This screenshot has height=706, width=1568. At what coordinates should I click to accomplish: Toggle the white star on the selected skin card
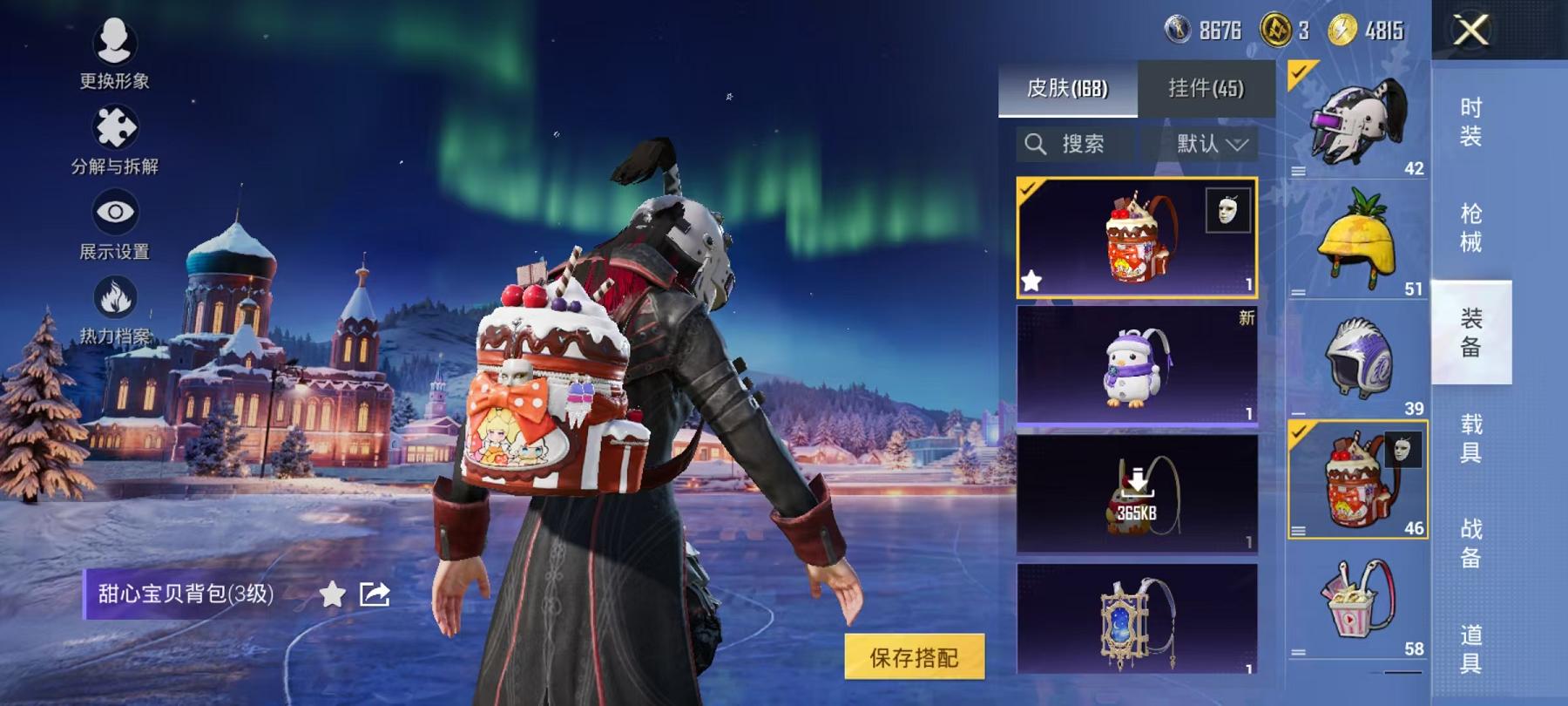(1033, 281)
